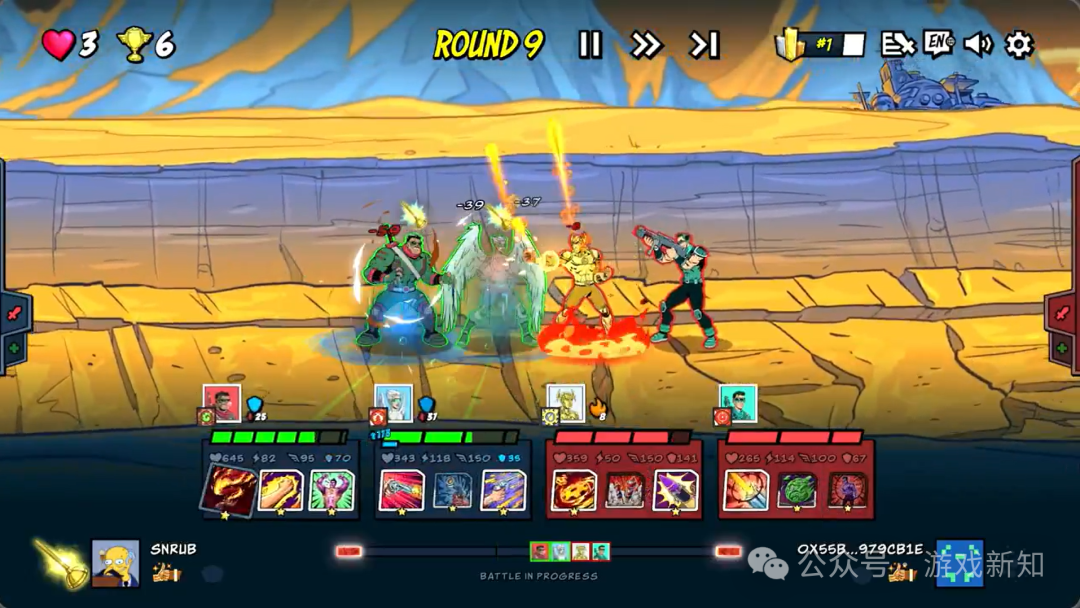Select the golden enemy hero portrait
Viewport: 1080px width, 608px height.
565,403
